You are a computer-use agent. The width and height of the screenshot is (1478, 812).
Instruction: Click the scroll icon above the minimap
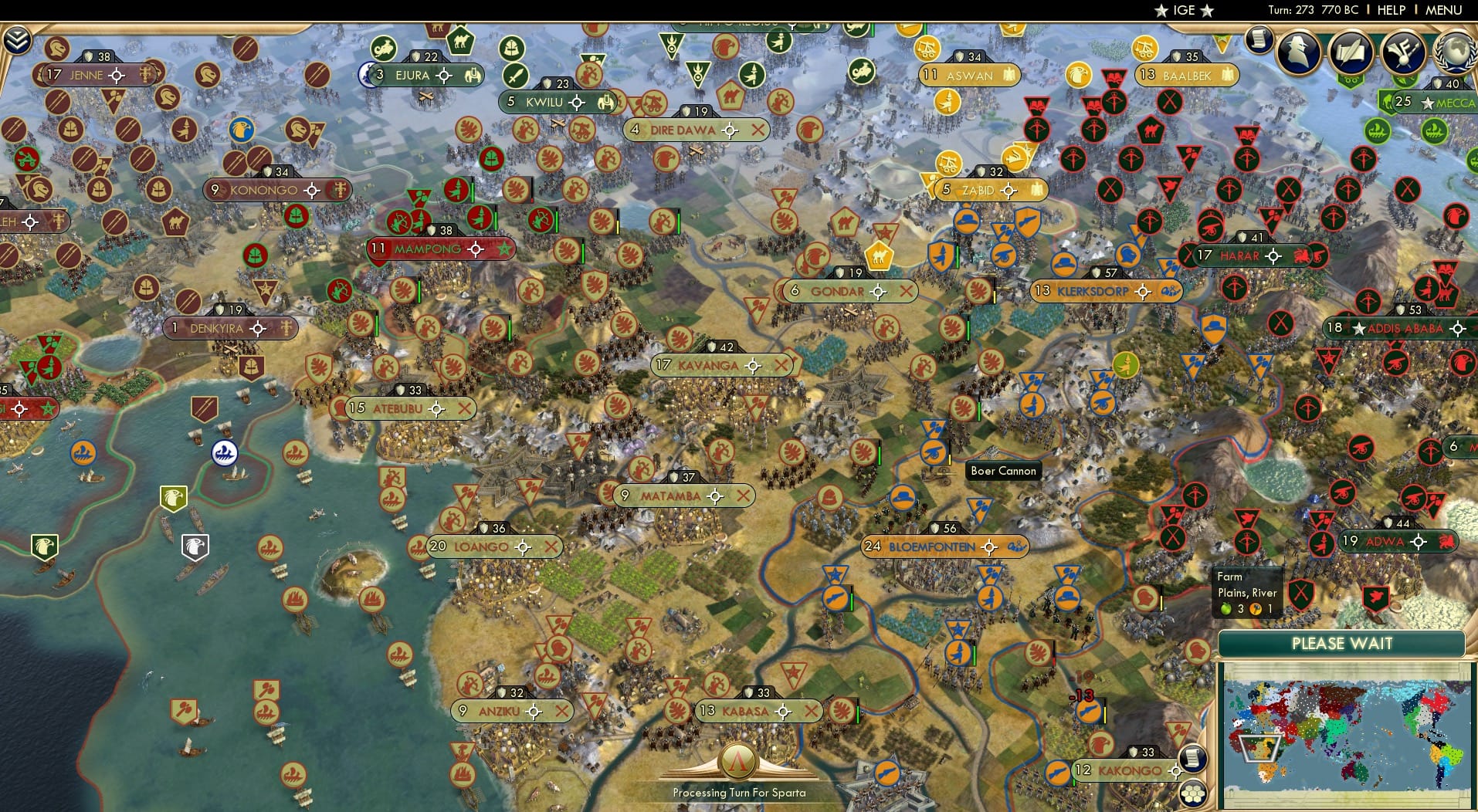pos(1193,759)
